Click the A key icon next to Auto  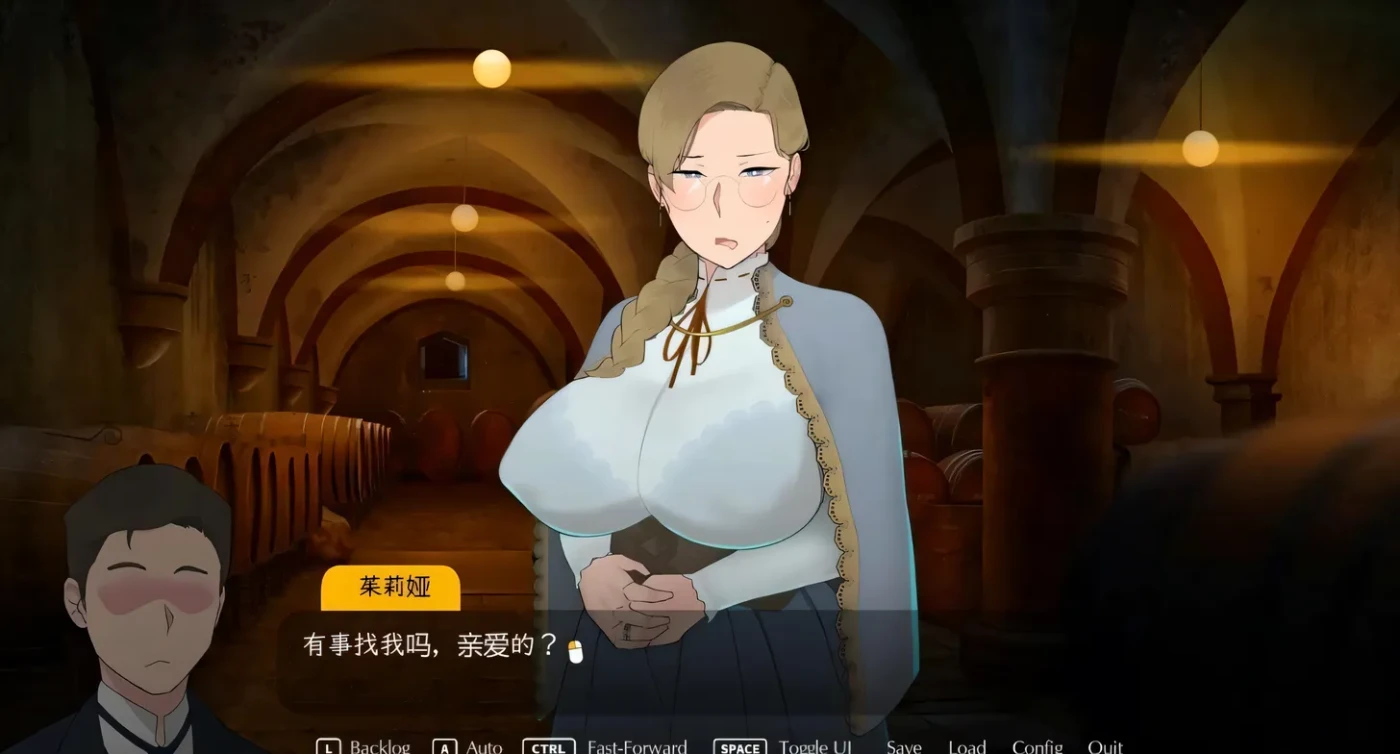[443, 746]
